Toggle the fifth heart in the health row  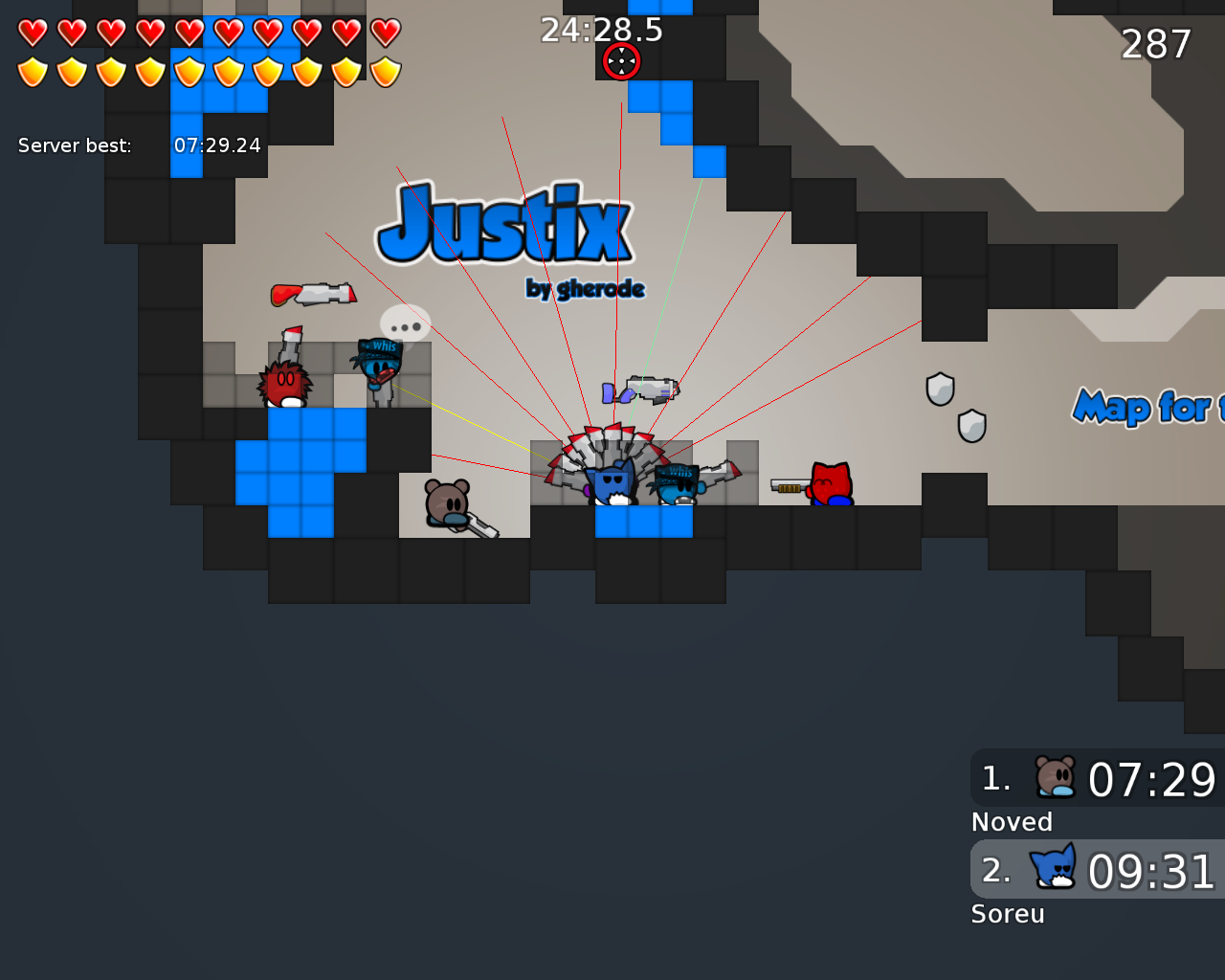click(189, 30)
